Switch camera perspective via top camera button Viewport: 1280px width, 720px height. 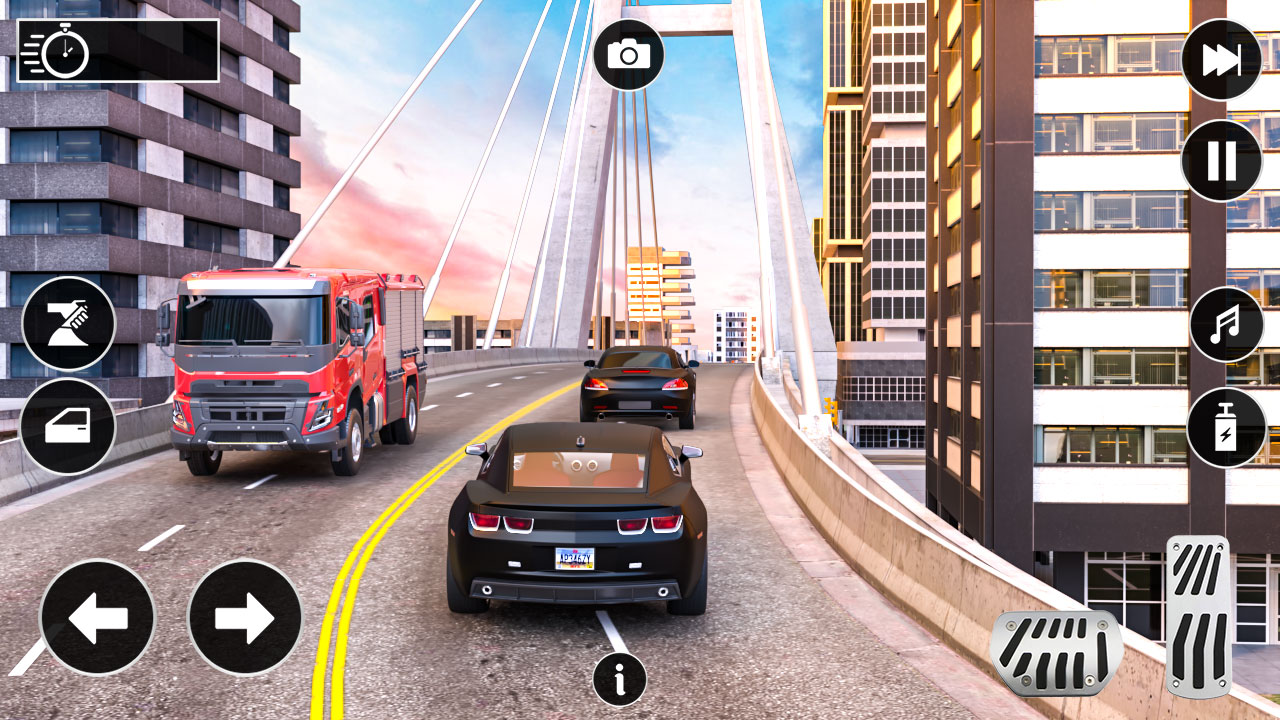[x=630, y=54]
